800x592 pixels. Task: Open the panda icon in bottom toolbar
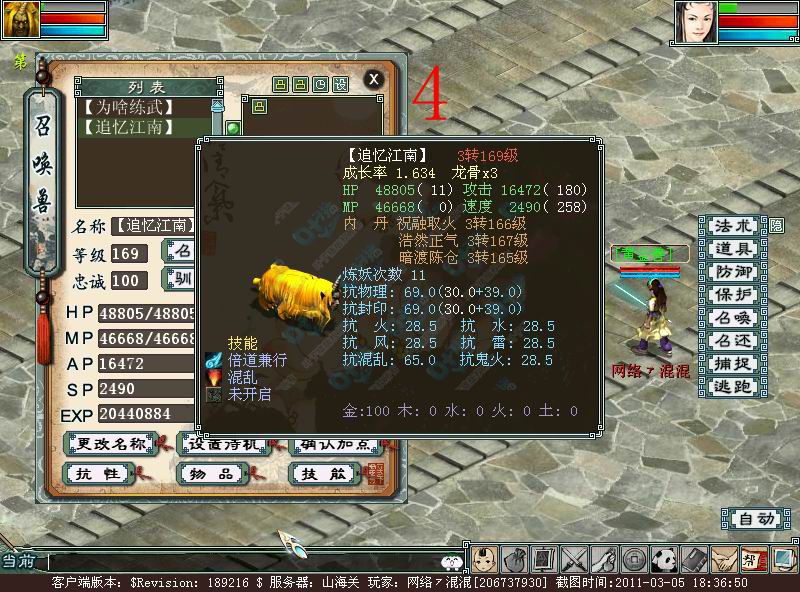tap(664, 560)
